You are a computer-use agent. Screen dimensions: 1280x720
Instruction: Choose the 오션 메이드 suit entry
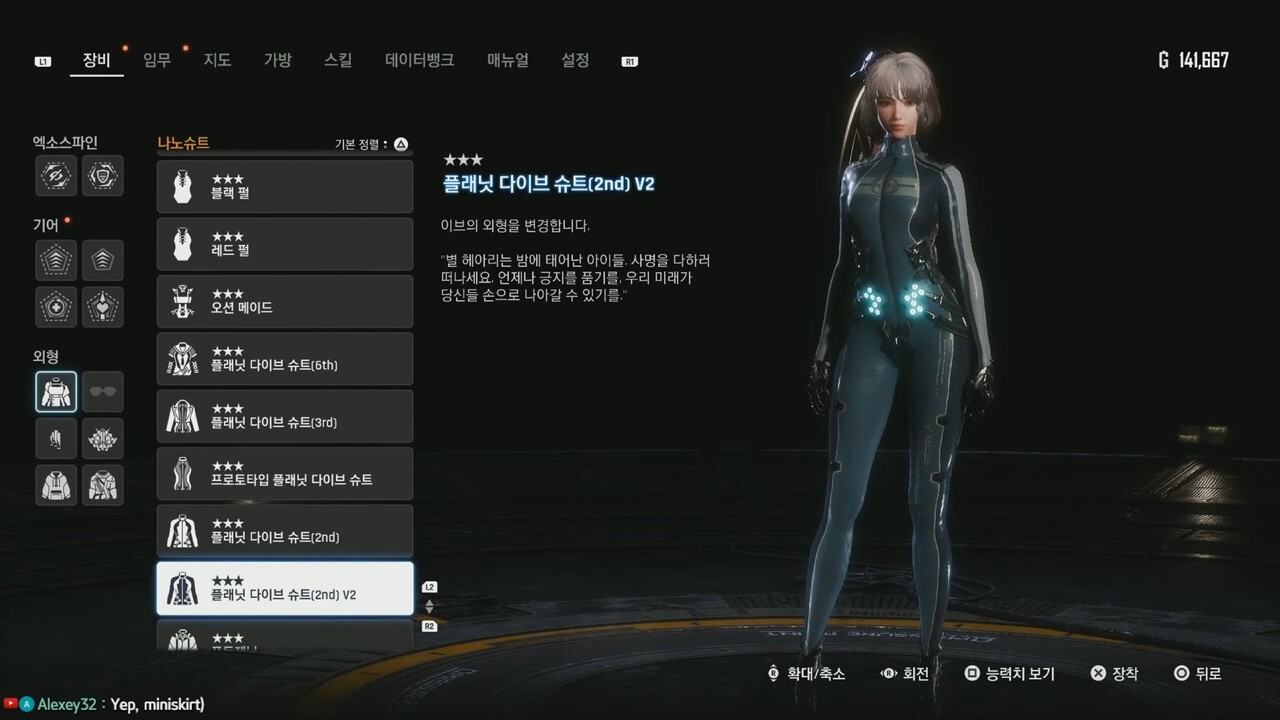pos(285,301)
